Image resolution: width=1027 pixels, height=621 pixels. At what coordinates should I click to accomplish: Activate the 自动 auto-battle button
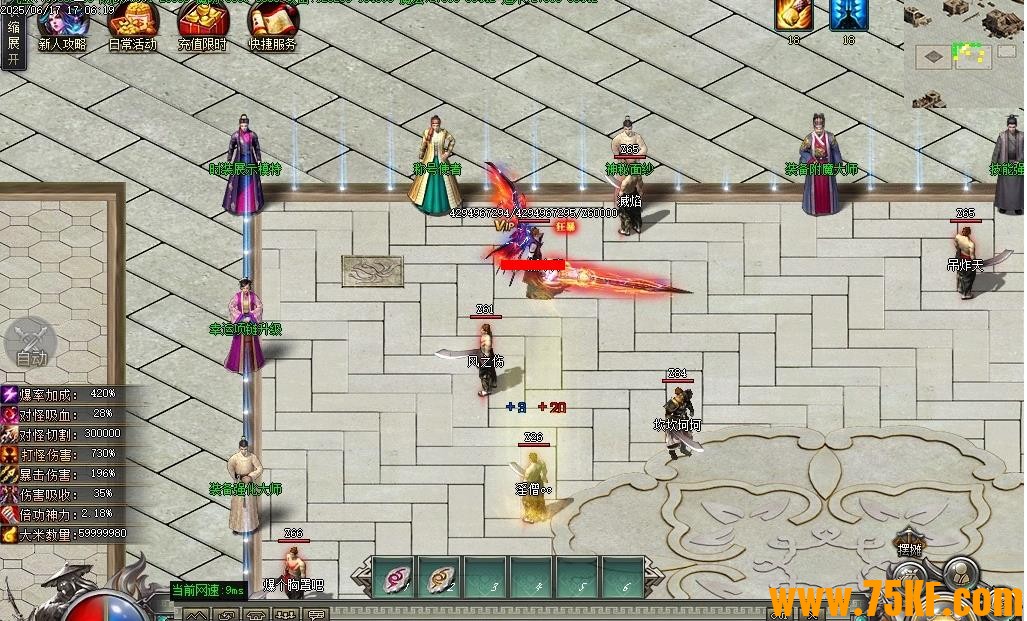click(x=30, y=344)
